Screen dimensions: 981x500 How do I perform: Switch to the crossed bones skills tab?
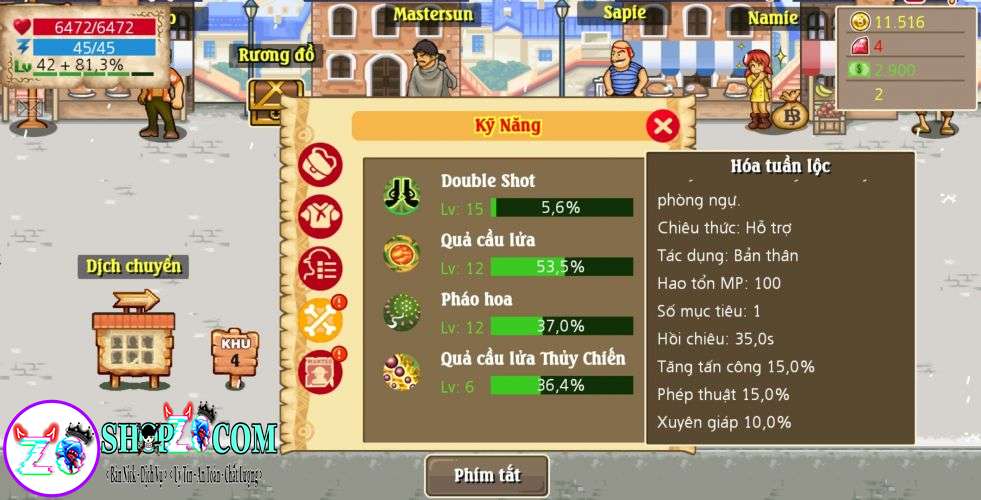[320, 320]
